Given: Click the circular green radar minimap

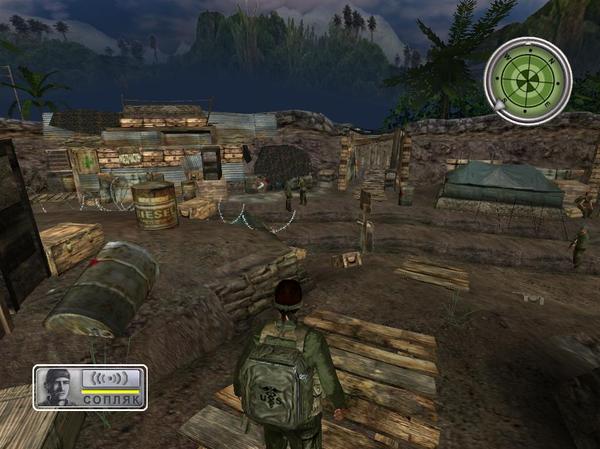Looking at the screenshot, I should (527, 81).
